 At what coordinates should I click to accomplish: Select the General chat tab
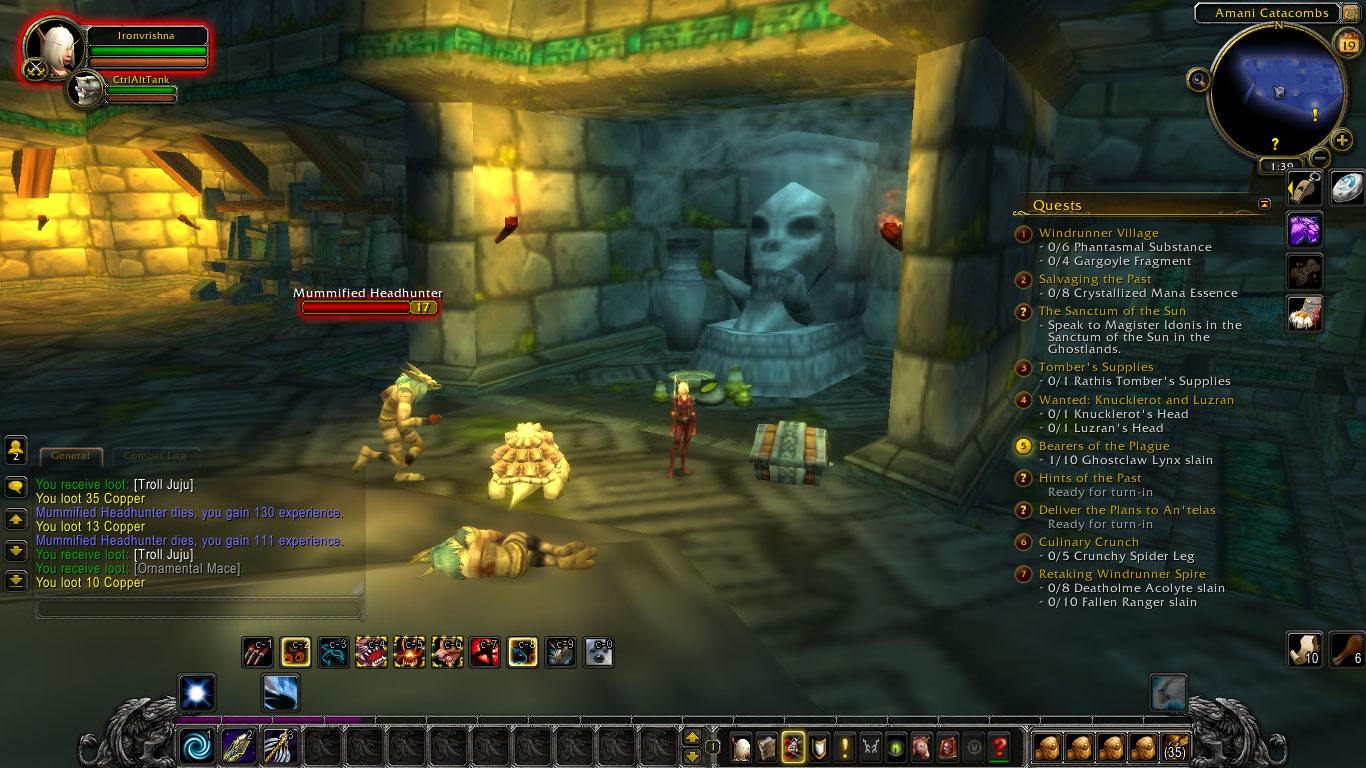click(x=70, y=456)
